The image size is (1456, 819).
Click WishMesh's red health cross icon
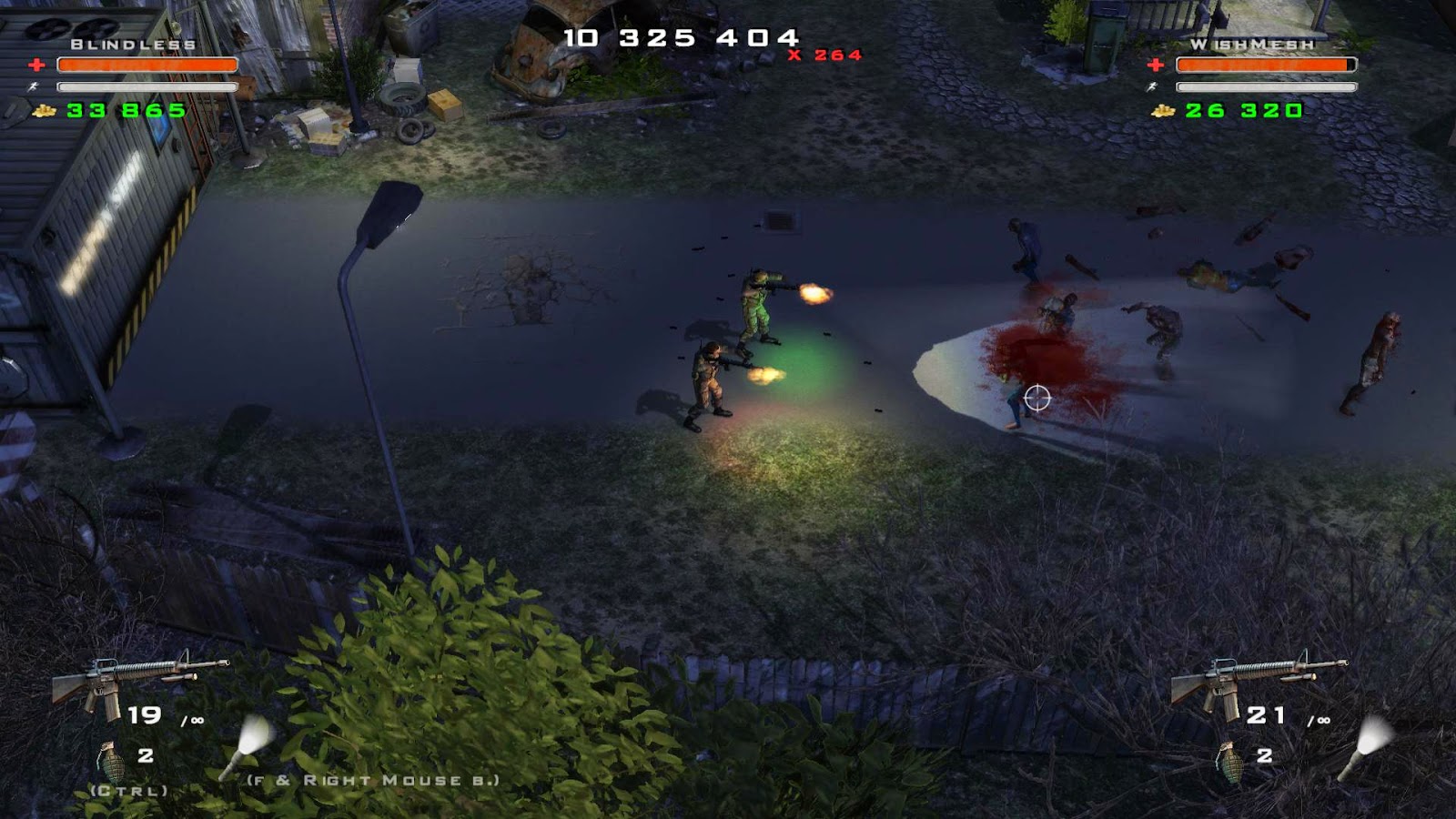(x=1154, y=65)
